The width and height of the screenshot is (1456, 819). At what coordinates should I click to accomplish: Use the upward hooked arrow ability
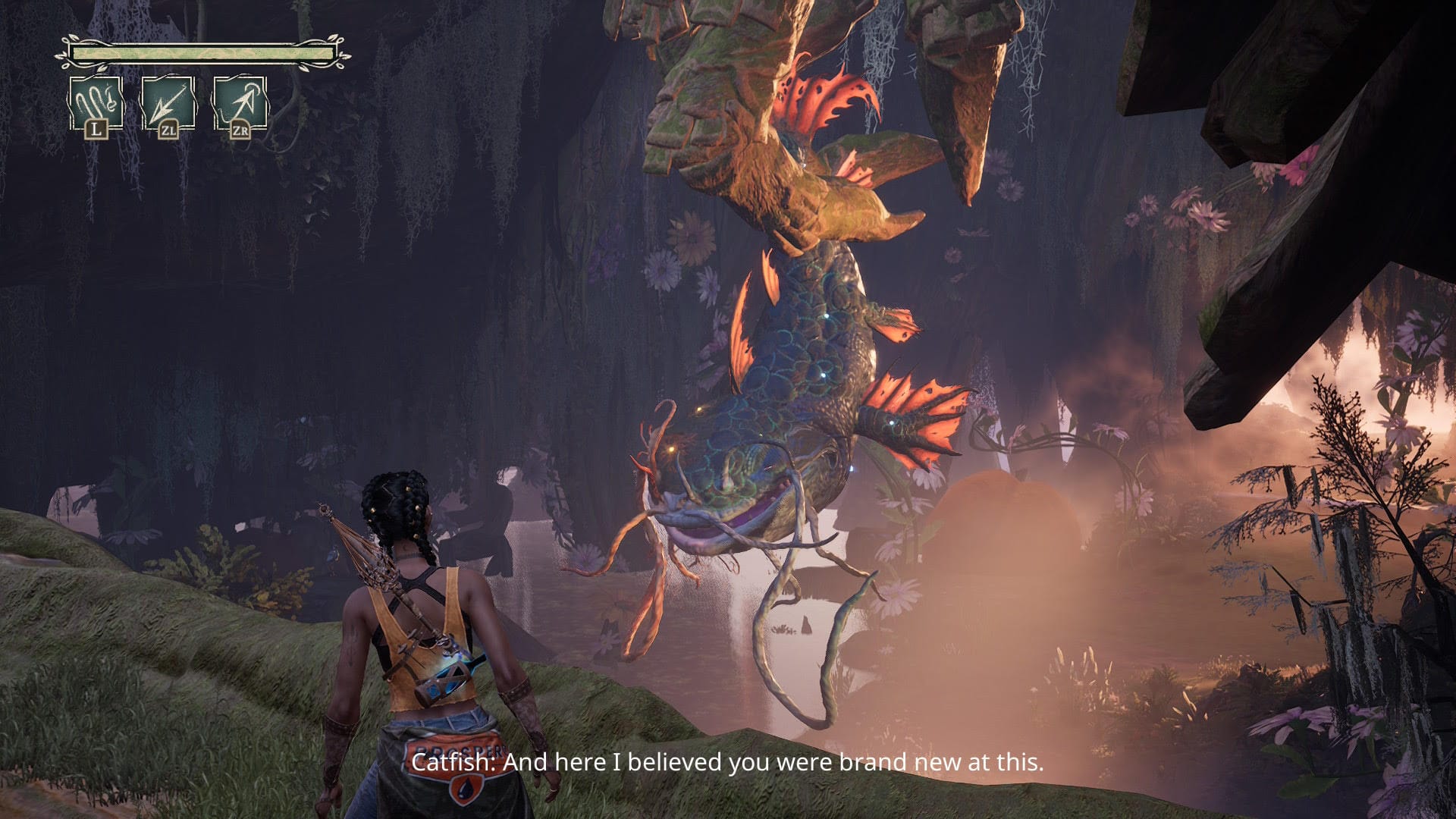tap(240, 104)
